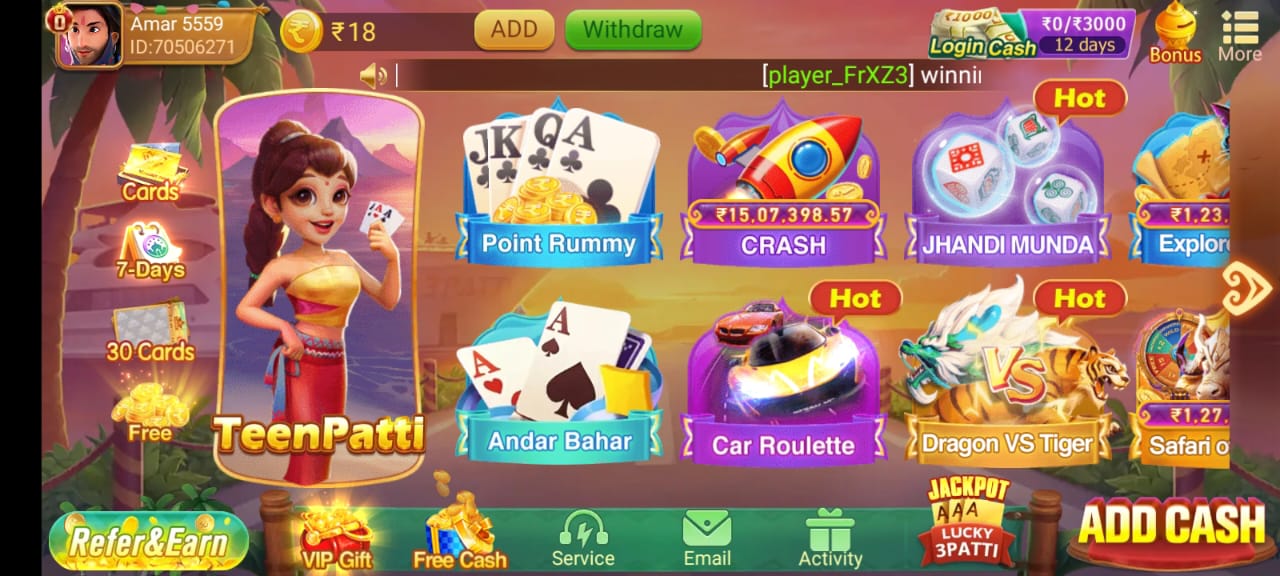Claim the Bonus icon
Viewport: 1280px width, 576px height.
pyautogui.click(x=1175, y=32)
